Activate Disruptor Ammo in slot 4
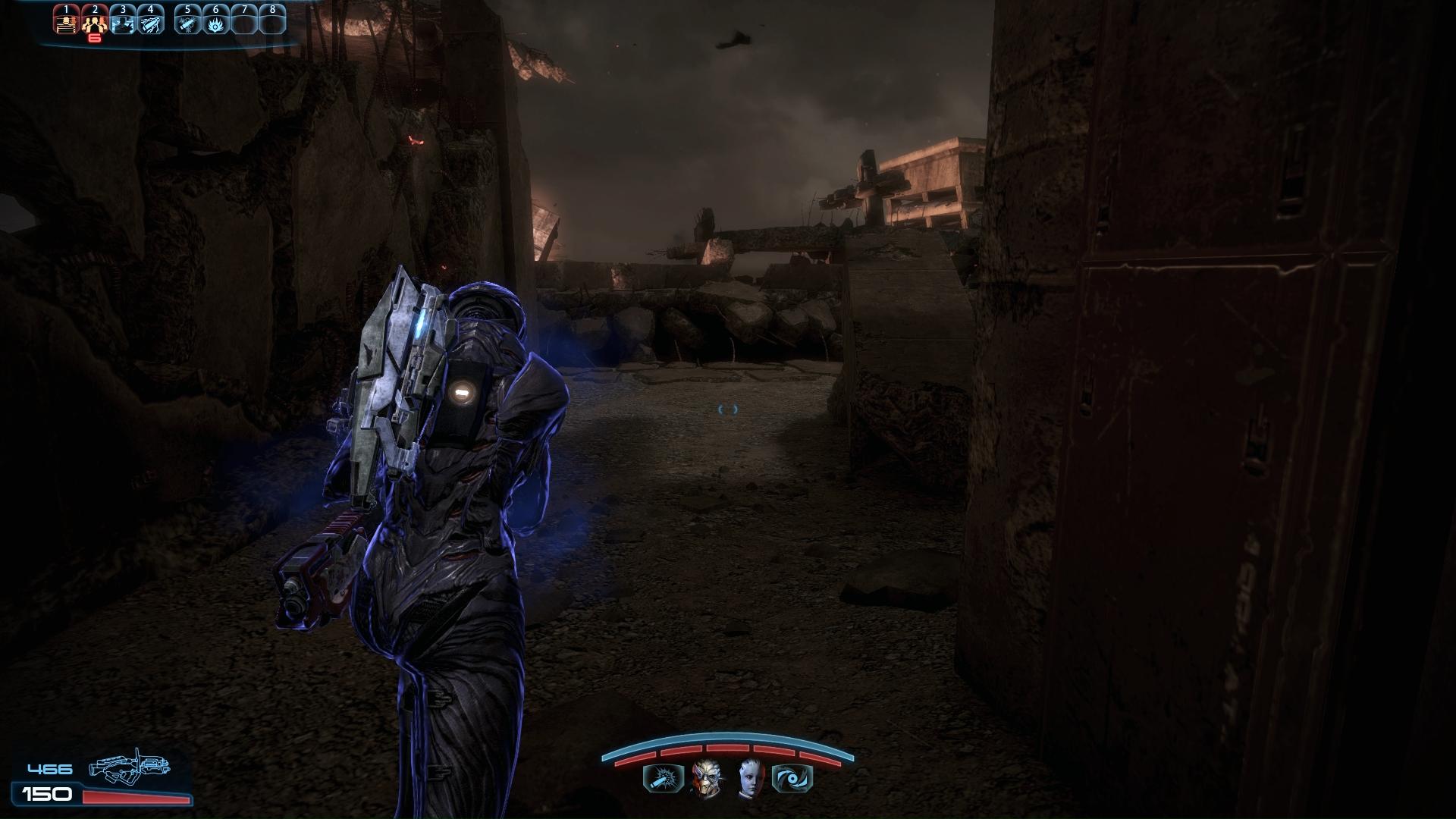The height and width of the screenshot is (819, 1456). coord(151,21)
